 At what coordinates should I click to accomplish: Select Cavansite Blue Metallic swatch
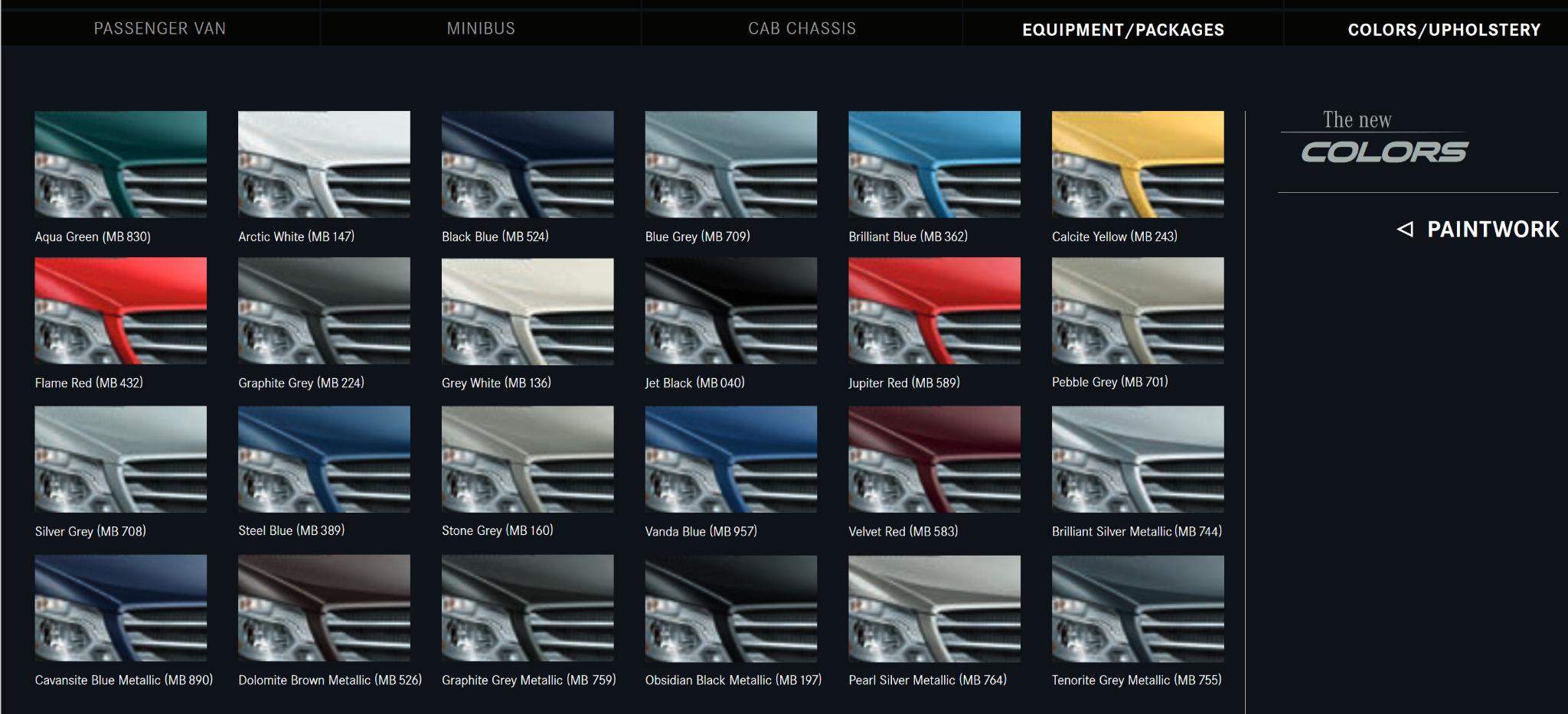click(x=120, y=607)
